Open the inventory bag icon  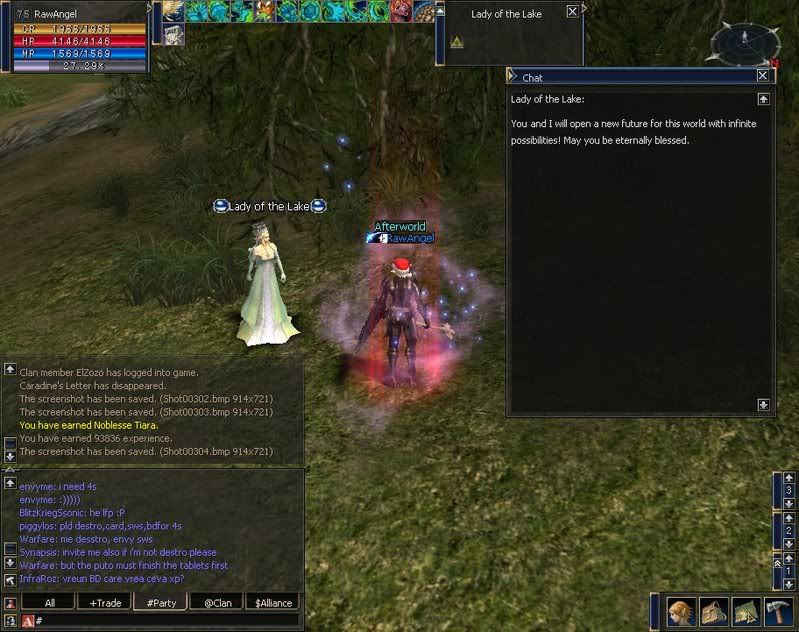tap(714, 611)
